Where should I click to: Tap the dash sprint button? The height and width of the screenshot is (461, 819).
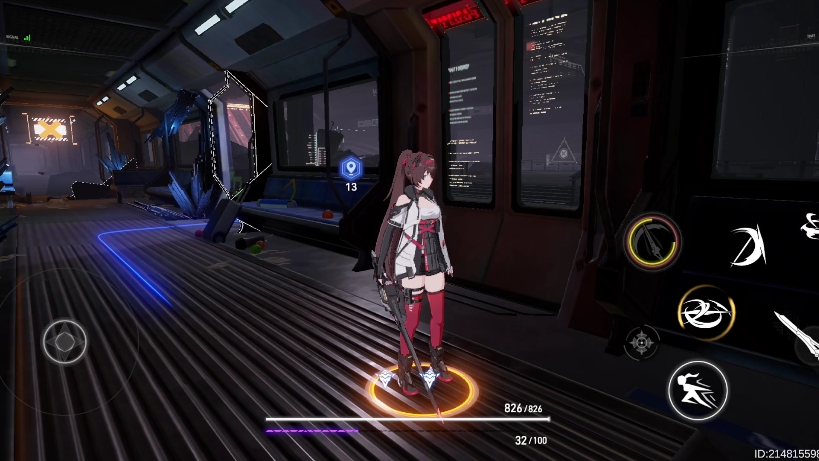click(x=697, y=390)
